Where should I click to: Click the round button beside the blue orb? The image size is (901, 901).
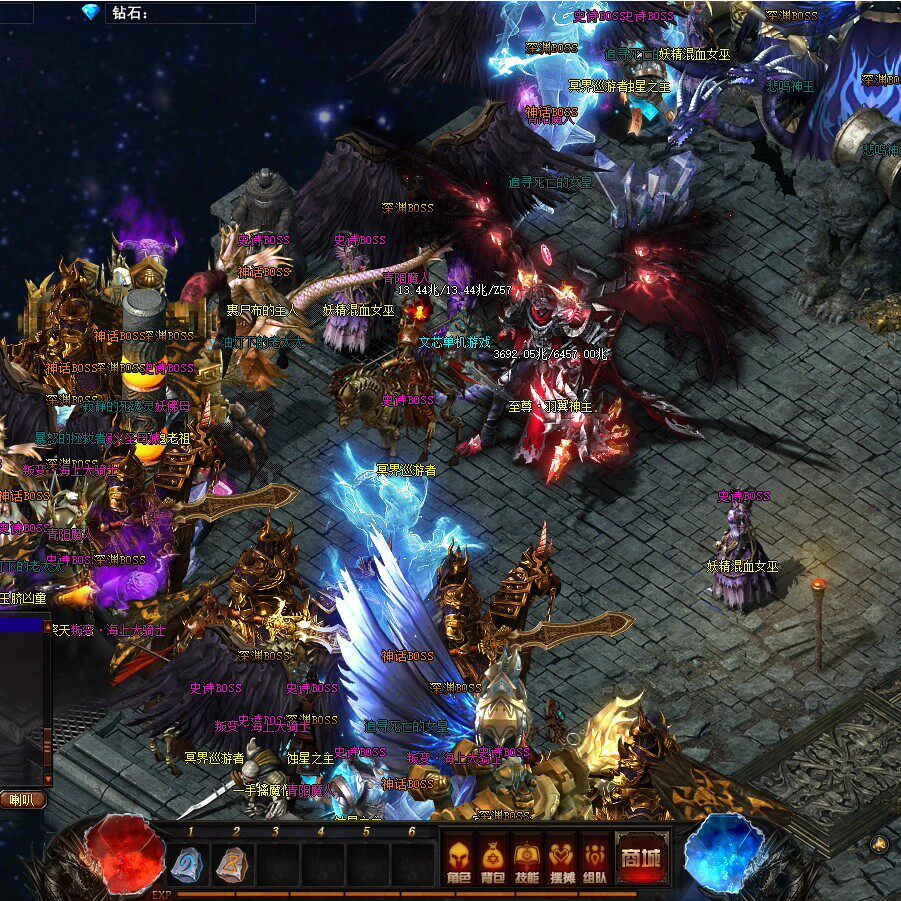coord(879,845)
